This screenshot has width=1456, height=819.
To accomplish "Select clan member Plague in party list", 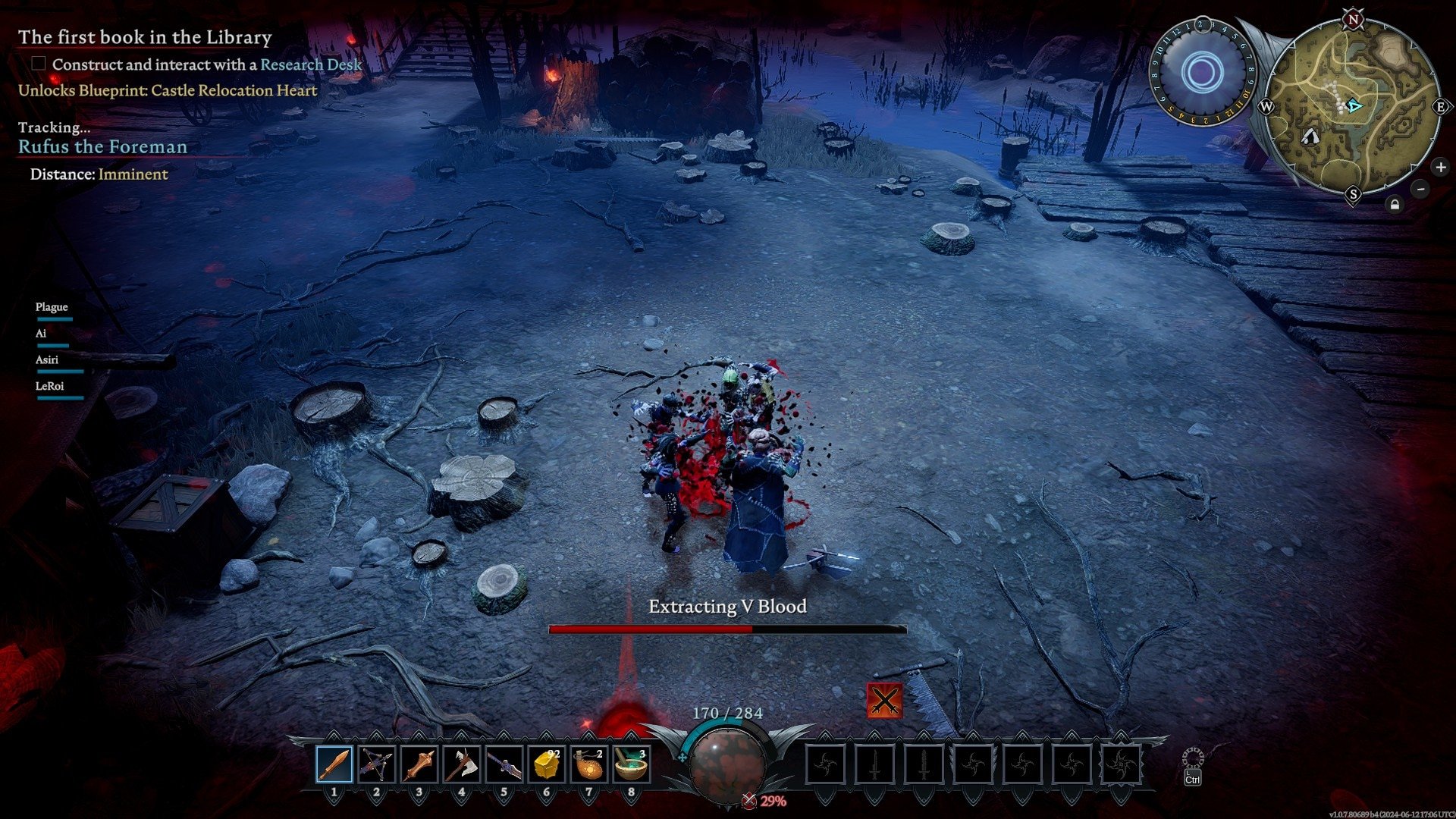I will [52, 307].
